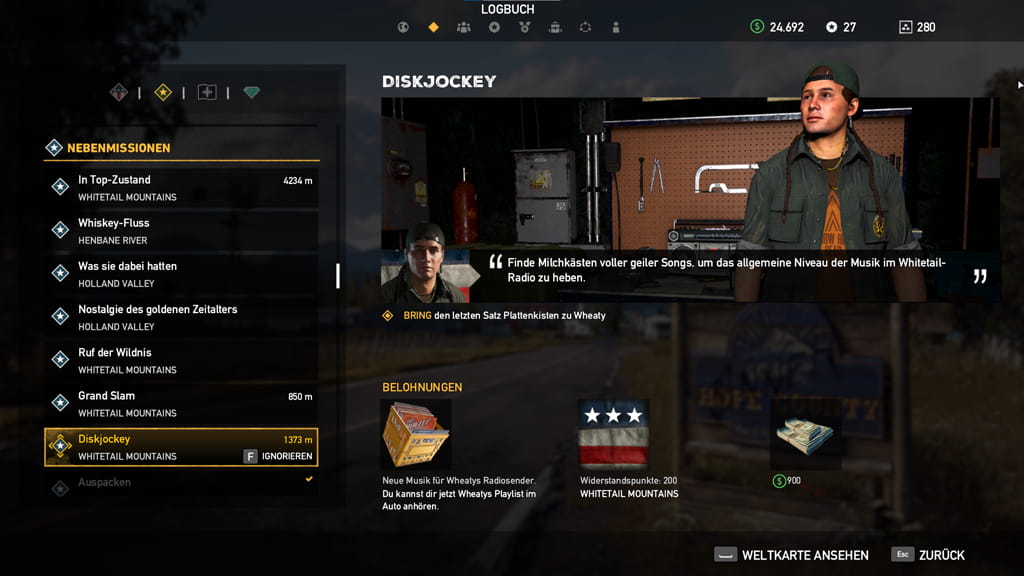Open the world map globe tab

pos(403,27)
